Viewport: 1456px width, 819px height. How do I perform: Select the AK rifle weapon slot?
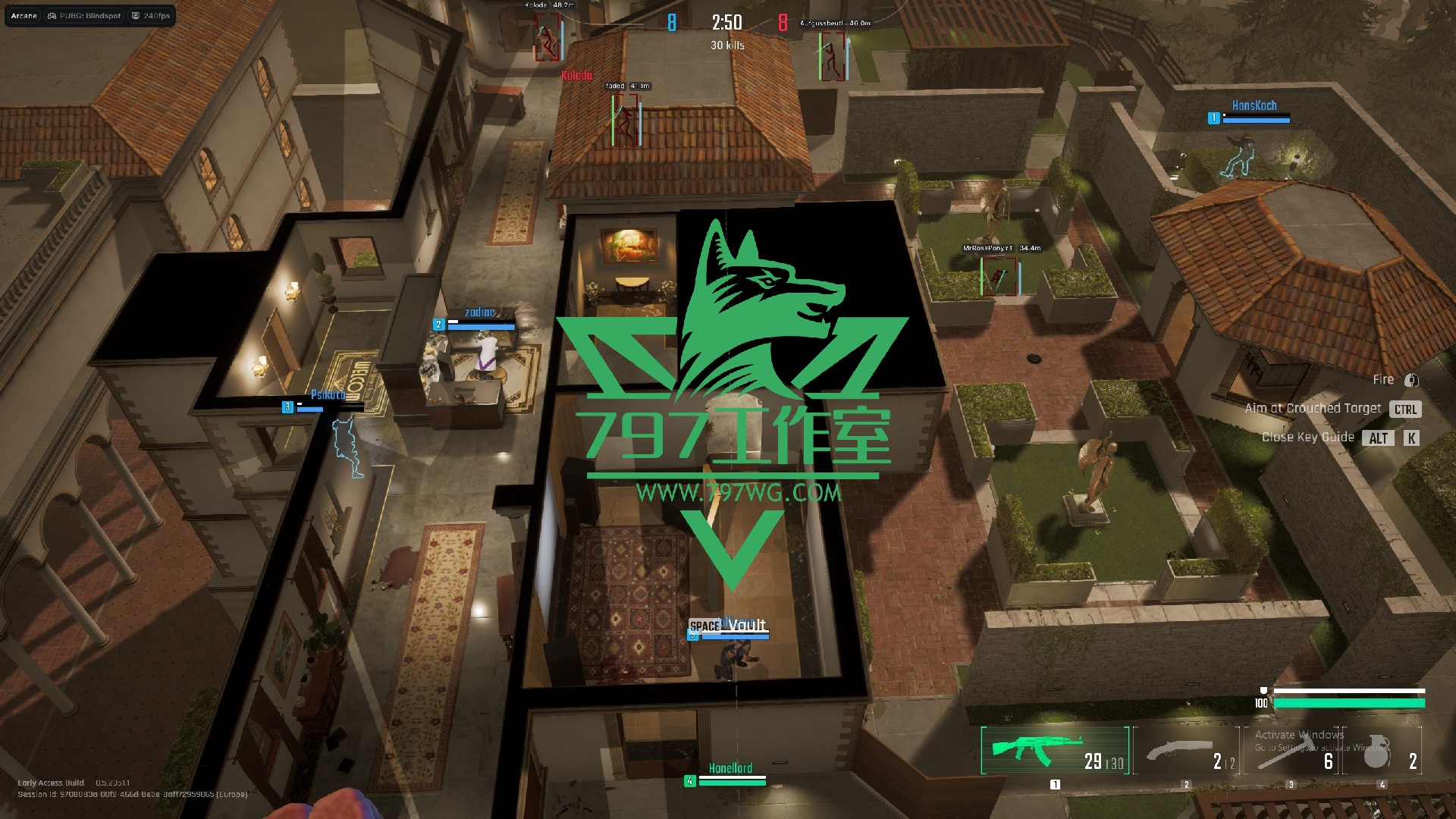(1054, 750)
